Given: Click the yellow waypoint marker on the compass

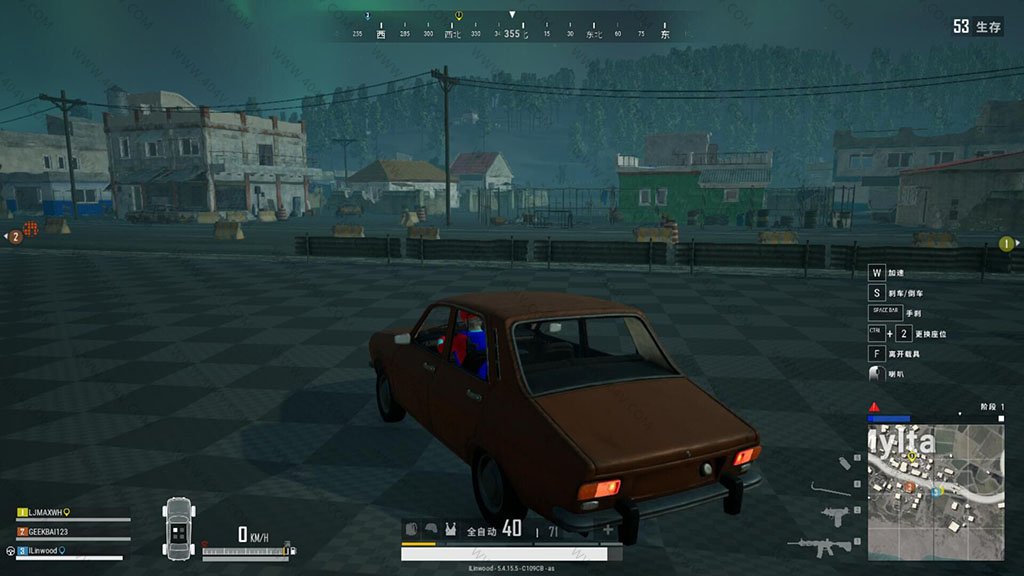Looking at the screenshot, I should [458, 16].
